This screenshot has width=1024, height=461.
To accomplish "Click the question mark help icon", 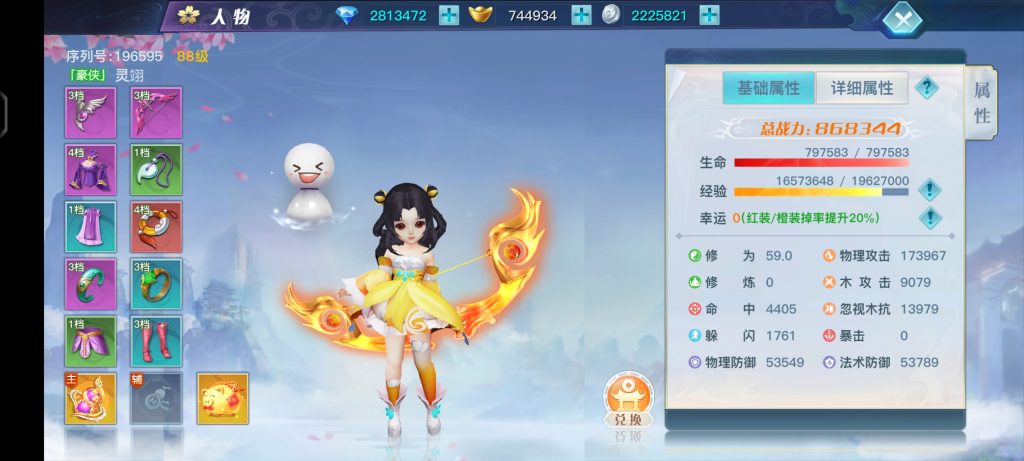I will point(928,88).
